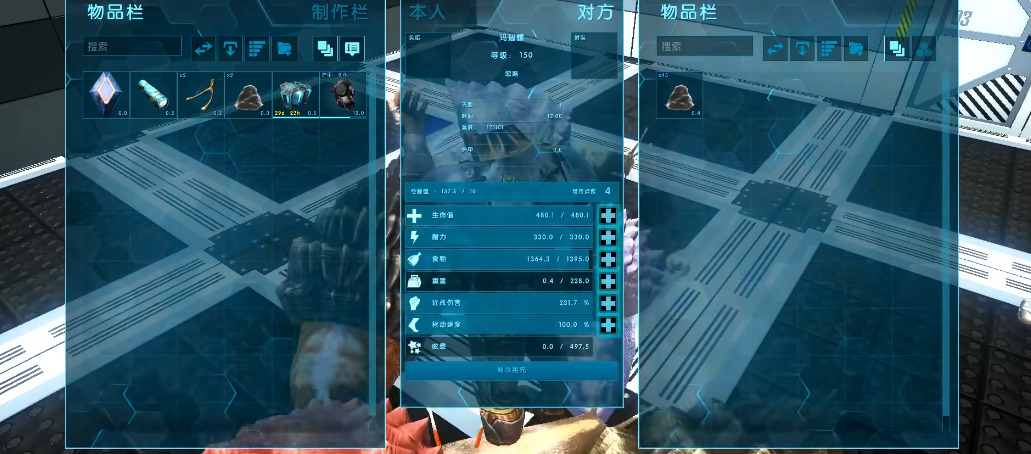The width and height of the screenshot is (1031, 454).
Task: Add a point to 生命值 health
Action: tap(609, 217)
